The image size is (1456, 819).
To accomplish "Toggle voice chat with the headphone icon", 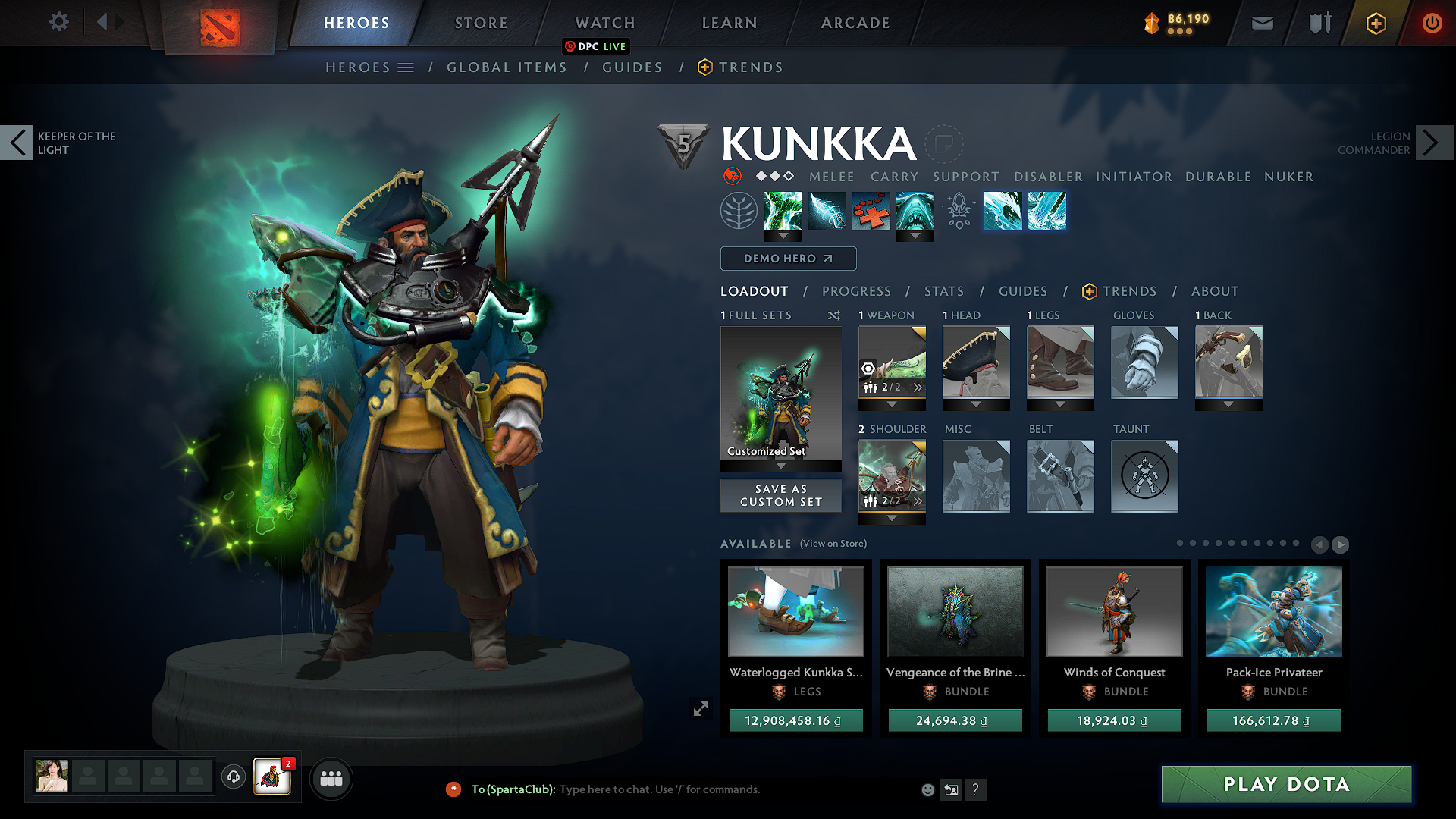I will (233, 778).
